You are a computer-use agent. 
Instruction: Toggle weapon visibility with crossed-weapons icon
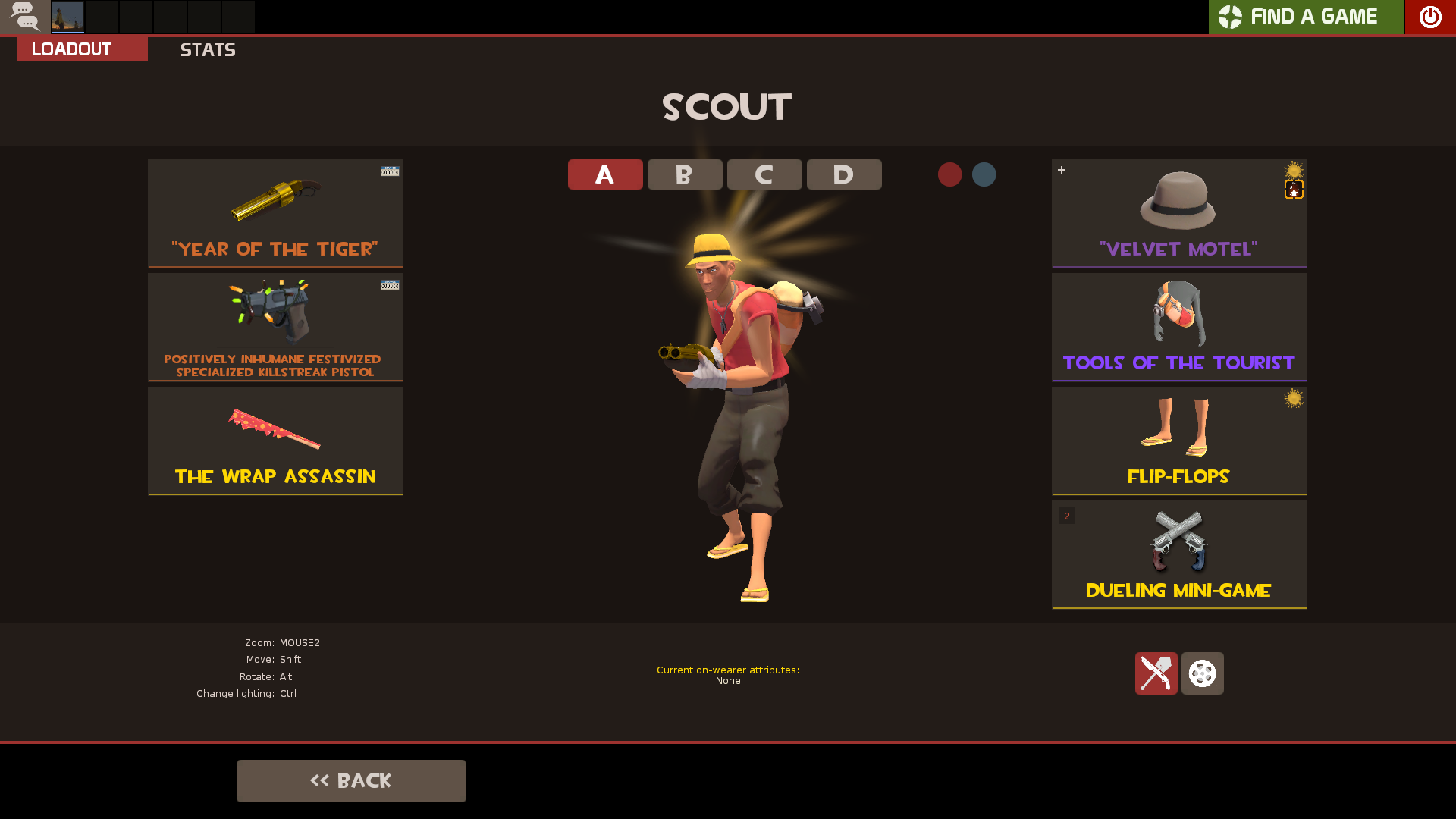(x=1156, y=673)
